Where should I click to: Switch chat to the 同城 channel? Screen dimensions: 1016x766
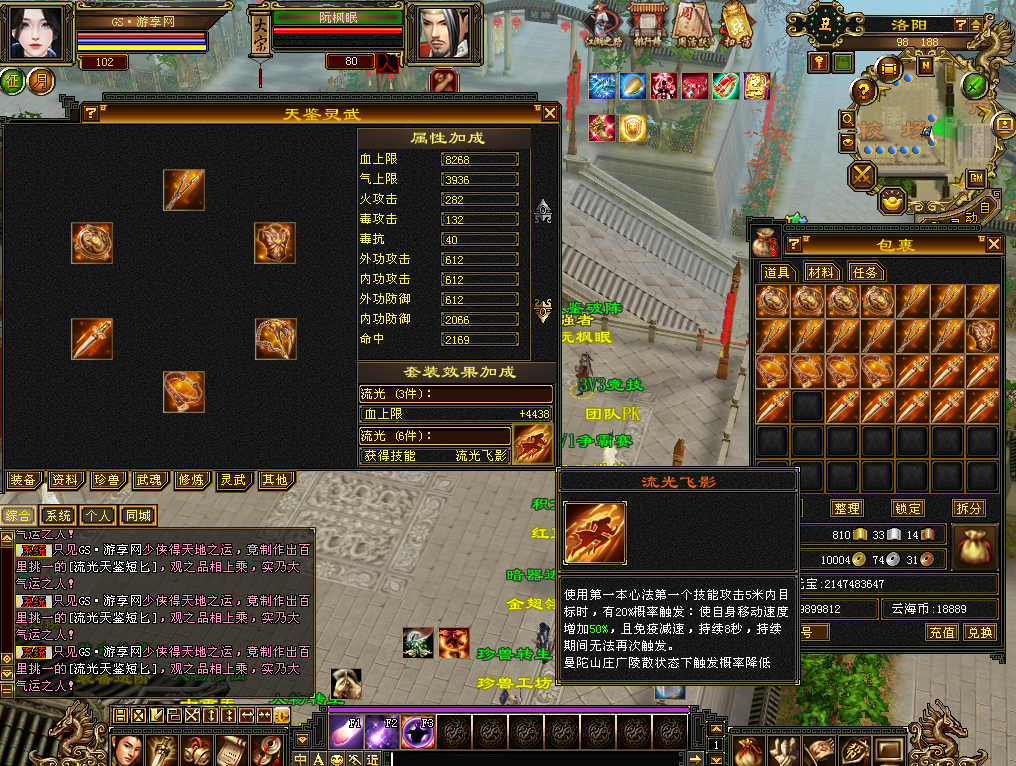pos(138,516)
